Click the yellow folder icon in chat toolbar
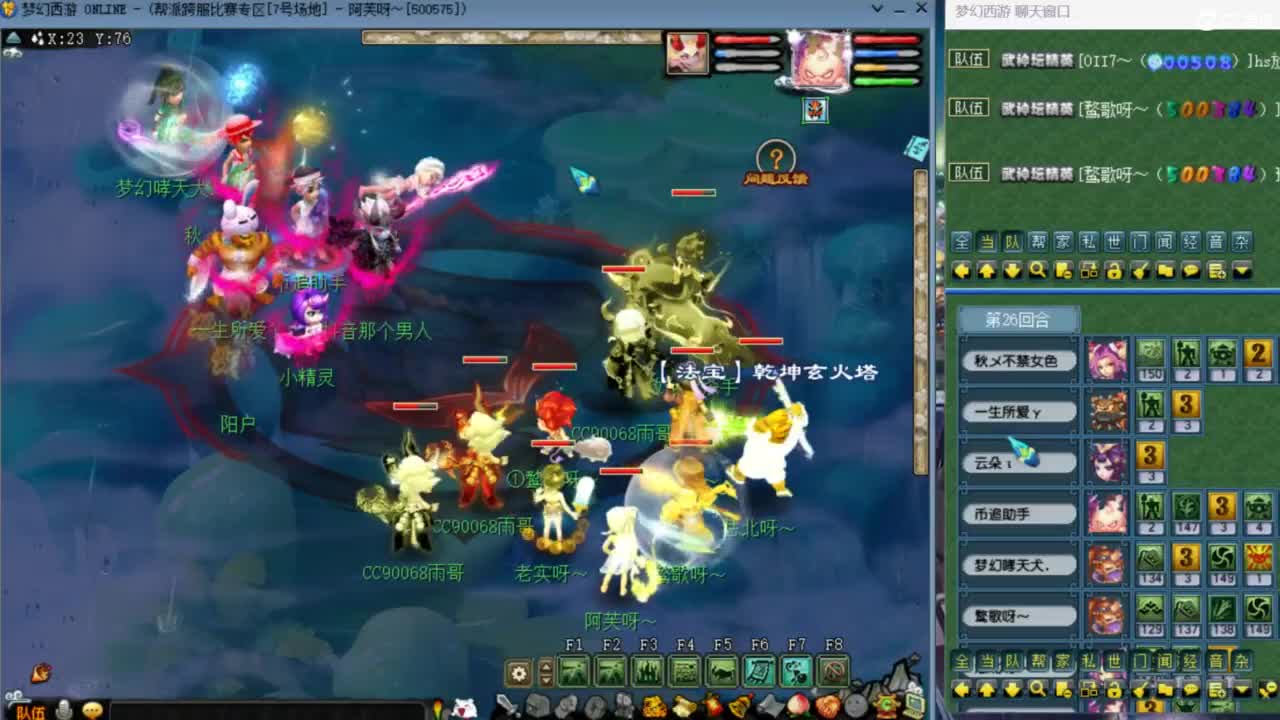Viewport: 1280px width, 720px height. pyautogui.click(x=1166, y=270)
